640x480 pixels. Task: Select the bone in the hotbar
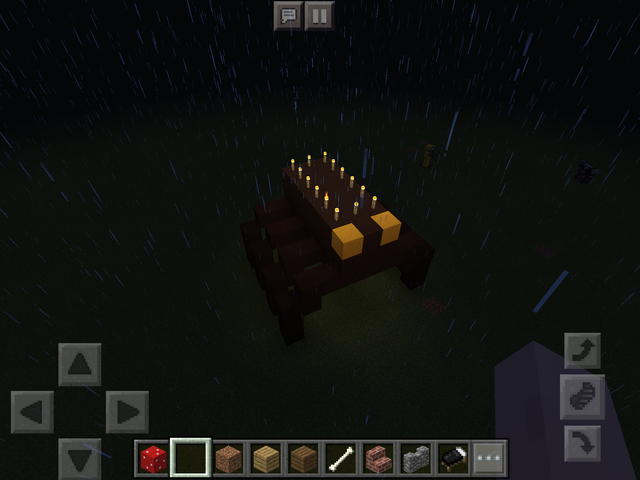(x=340, y=459)
